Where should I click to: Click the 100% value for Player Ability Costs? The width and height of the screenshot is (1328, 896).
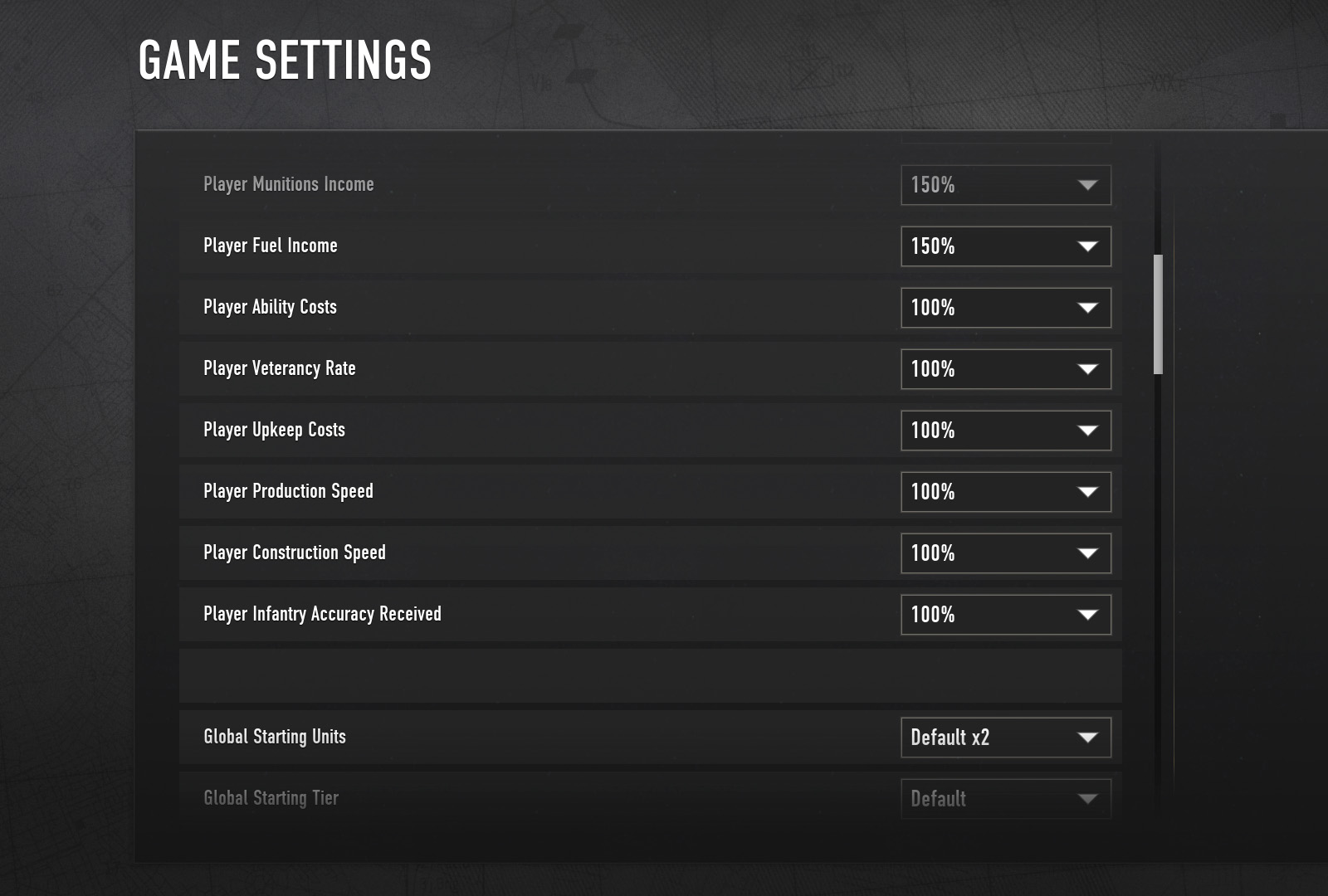point(934,308)
